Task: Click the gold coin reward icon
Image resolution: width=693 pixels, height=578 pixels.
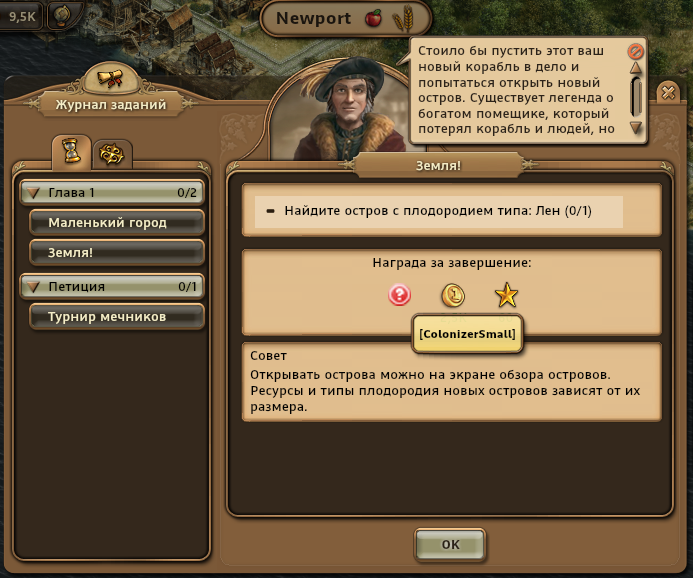Action: coord(453,295)
